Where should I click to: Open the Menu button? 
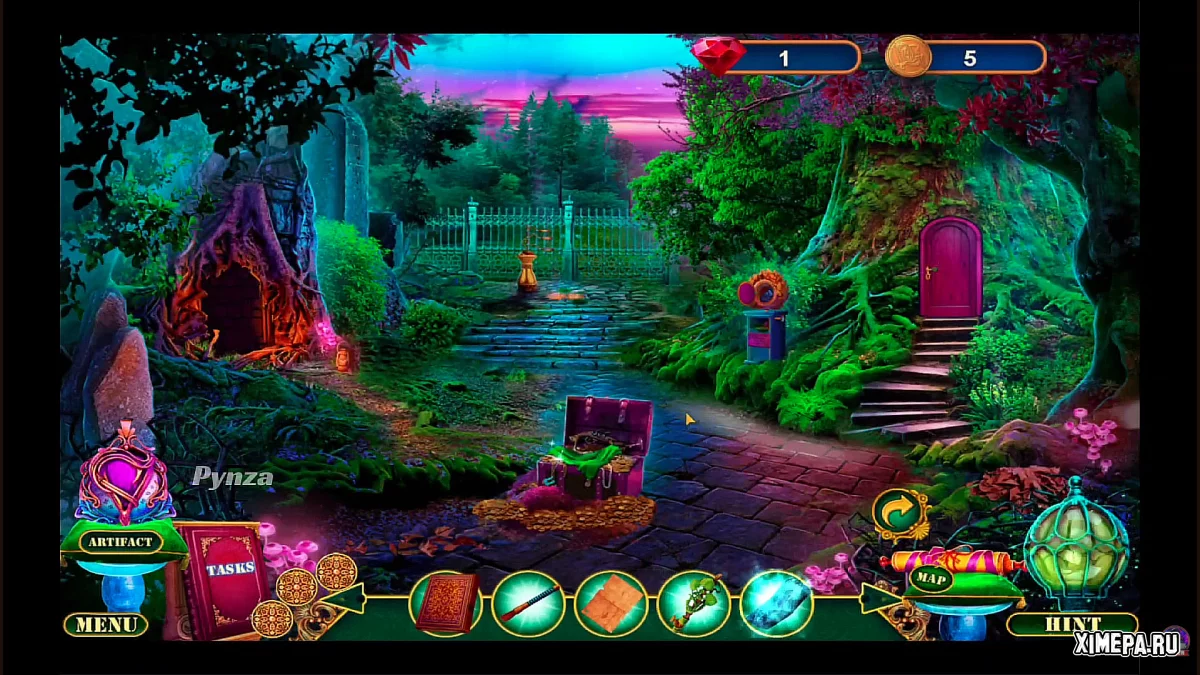tap(106, 625)
